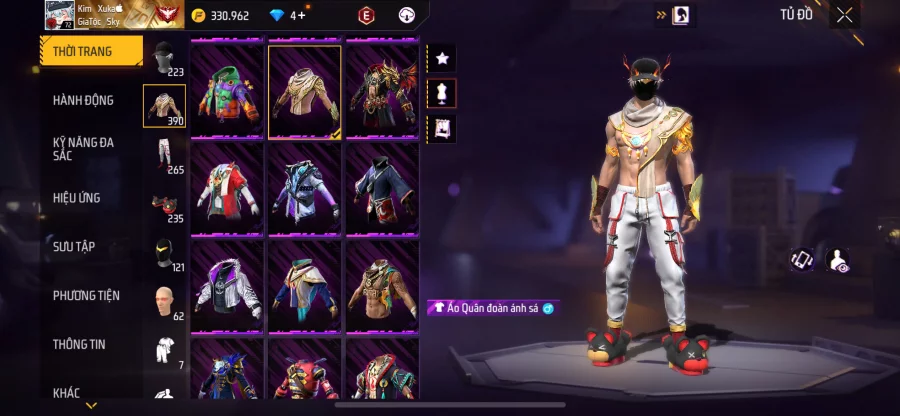
Task: Select the pants category with 265 items
Action: 164,155
